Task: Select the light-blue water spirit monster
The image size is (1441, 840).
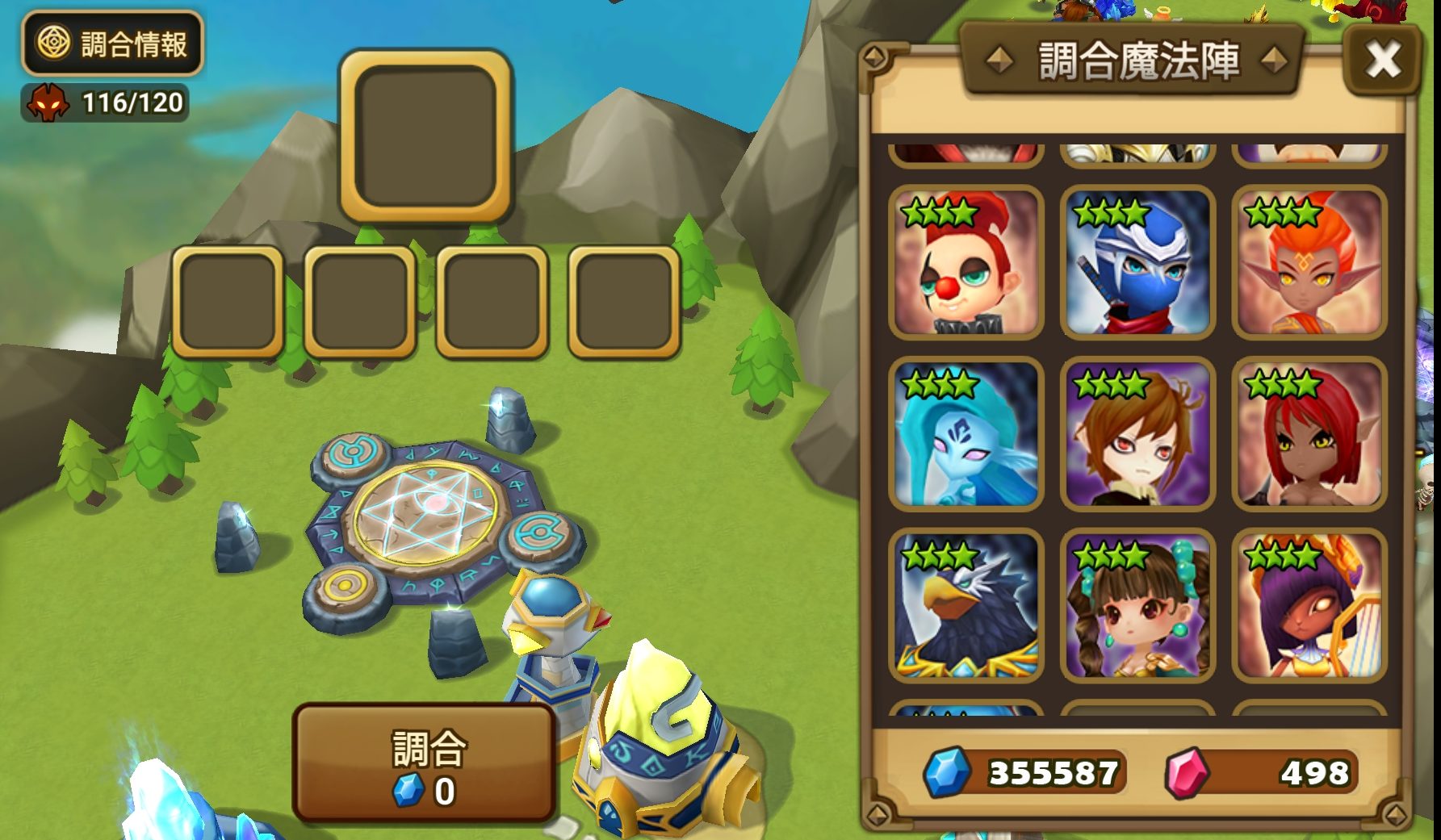Action: click(x=966, y=434)
